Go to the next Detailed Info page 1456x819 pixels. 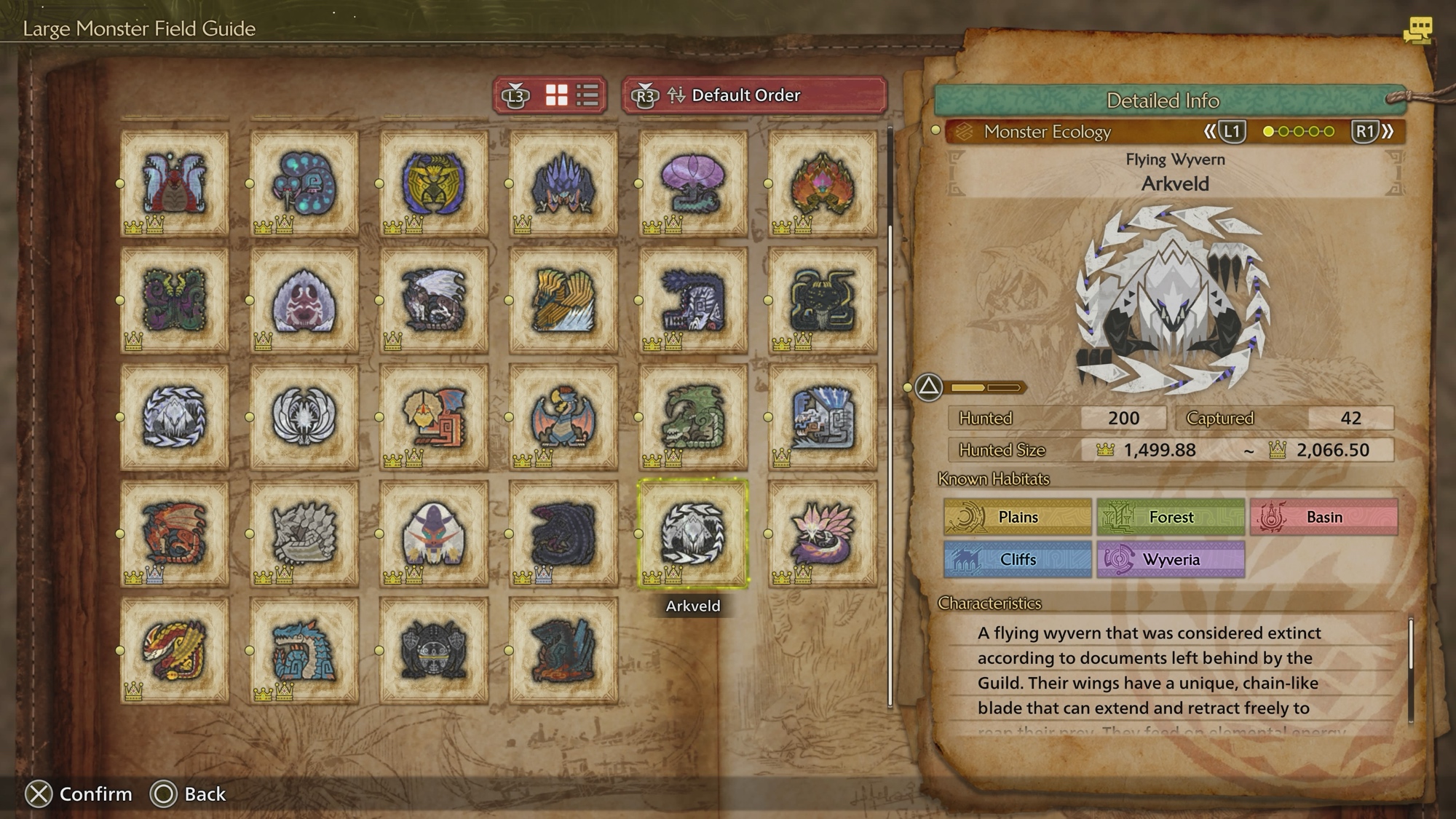coord(1373,132)
